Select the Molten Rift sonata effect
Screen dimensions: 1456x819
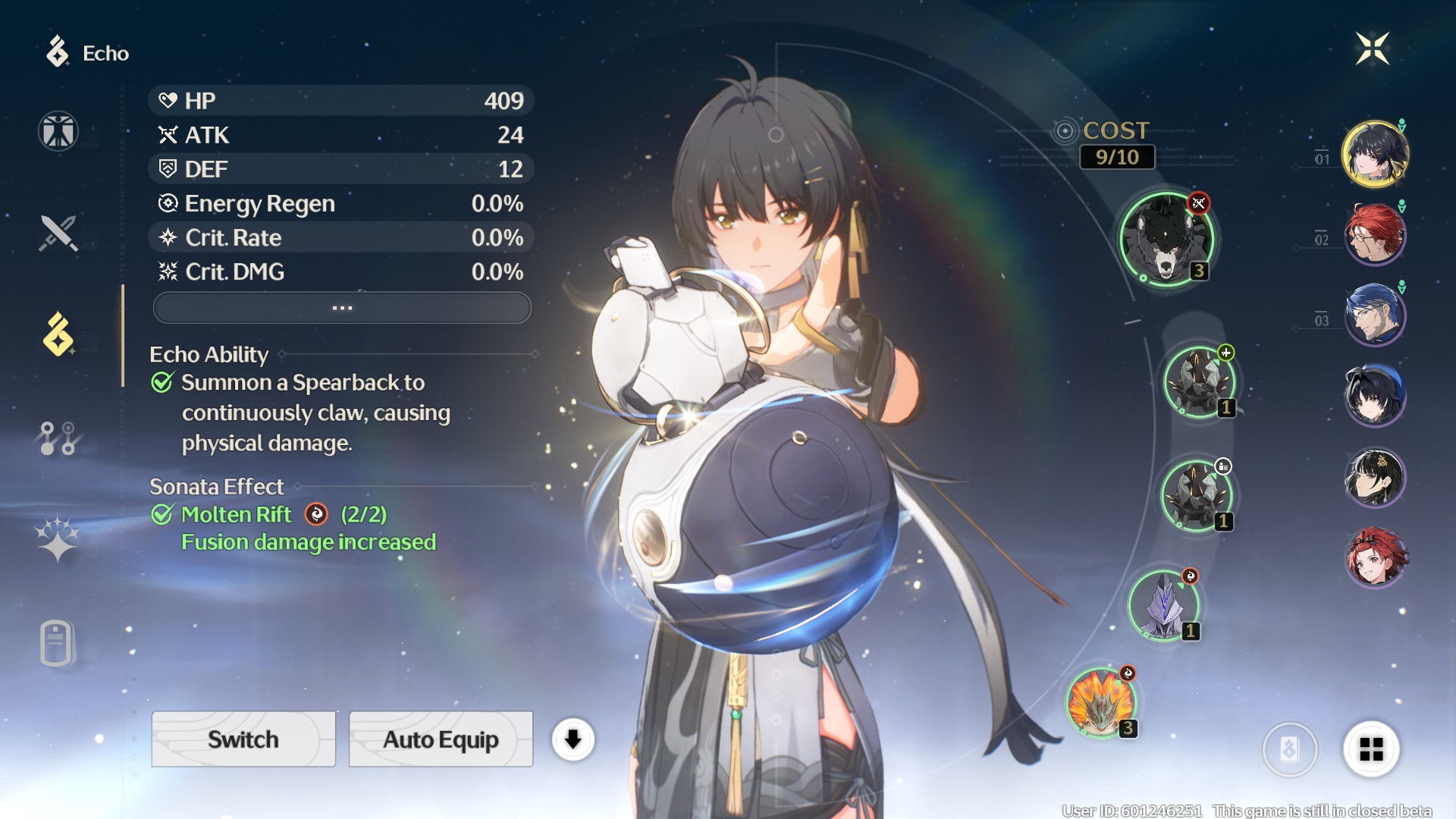(236, 515)
